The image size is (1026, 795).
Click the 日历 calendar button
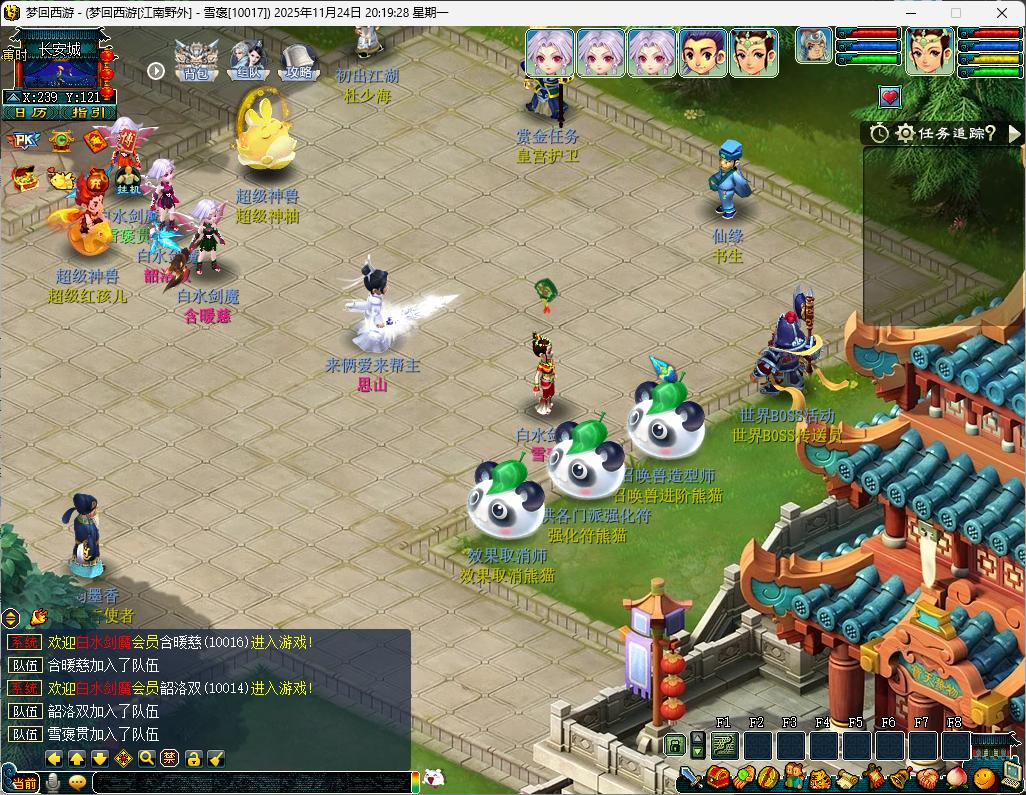[30, 113]
